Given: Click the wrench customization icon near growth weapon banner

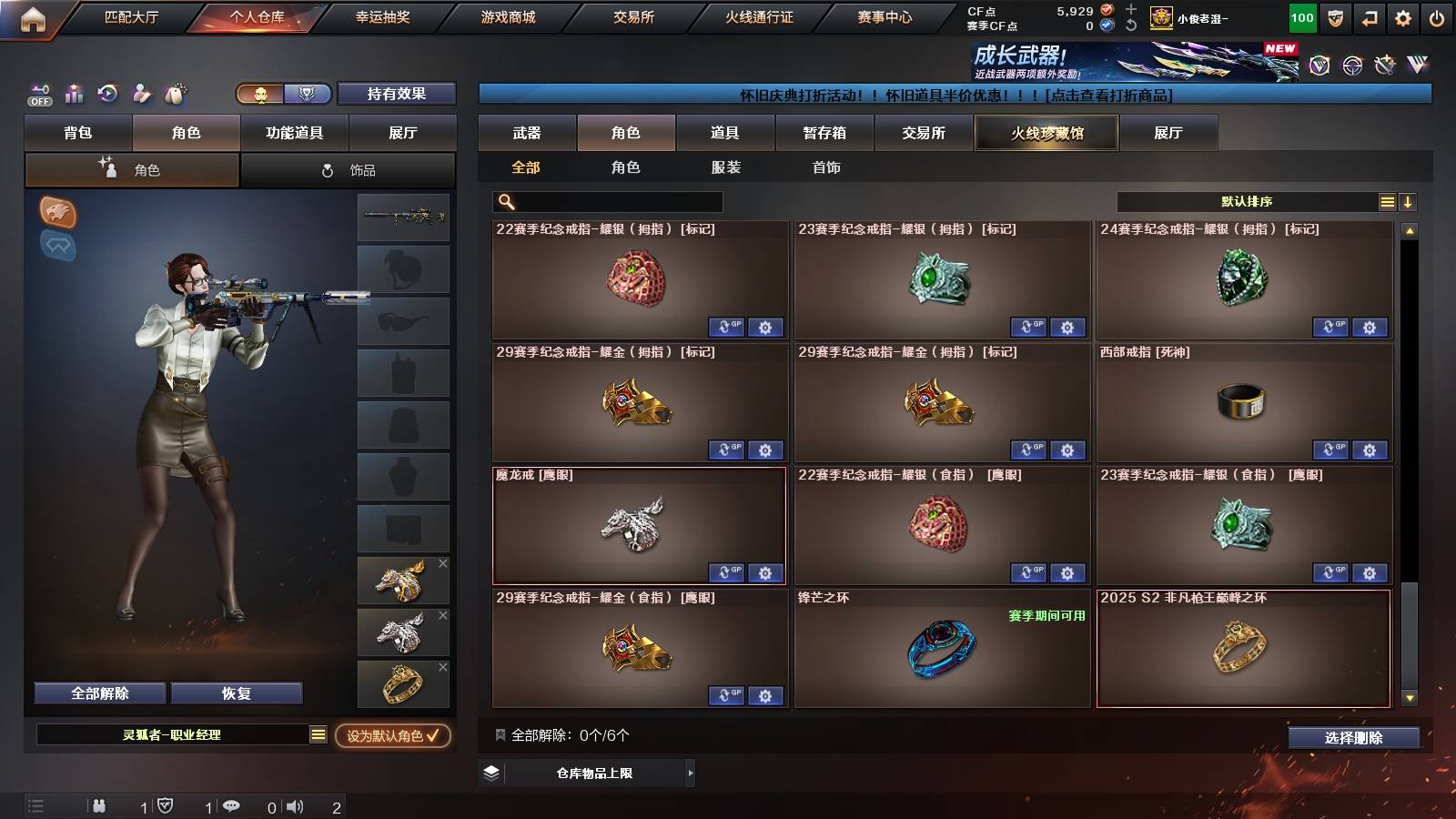Looking at the screenshot, I should (x=1385, y=66).
